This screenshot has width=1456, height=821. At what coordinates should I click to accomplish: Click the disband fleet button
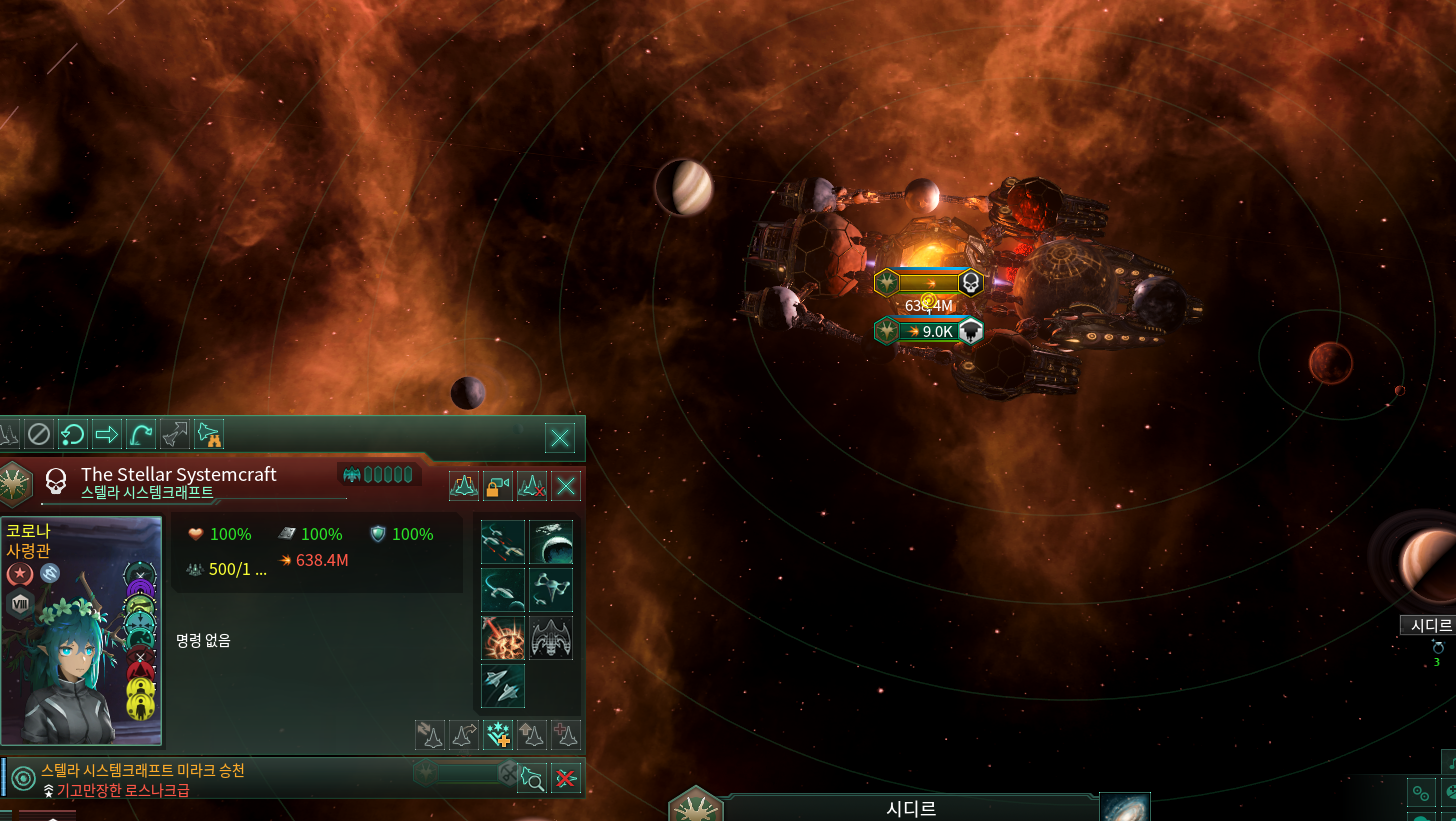coord(532,486)
